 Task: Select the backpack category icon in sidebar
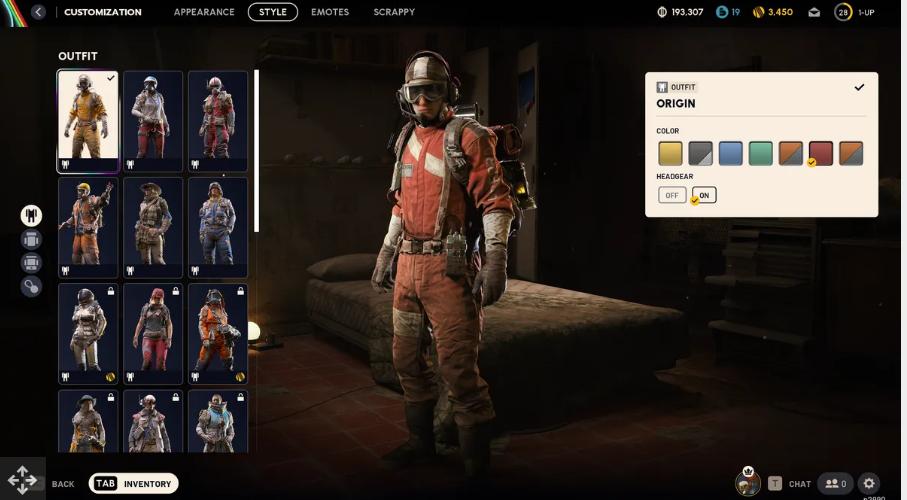click(31, 239)
